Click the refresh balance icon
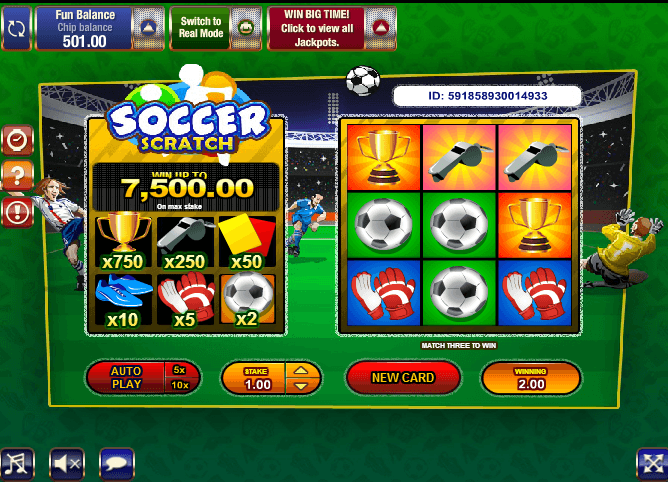Screen dimensions: 668x482 point(17,28)
